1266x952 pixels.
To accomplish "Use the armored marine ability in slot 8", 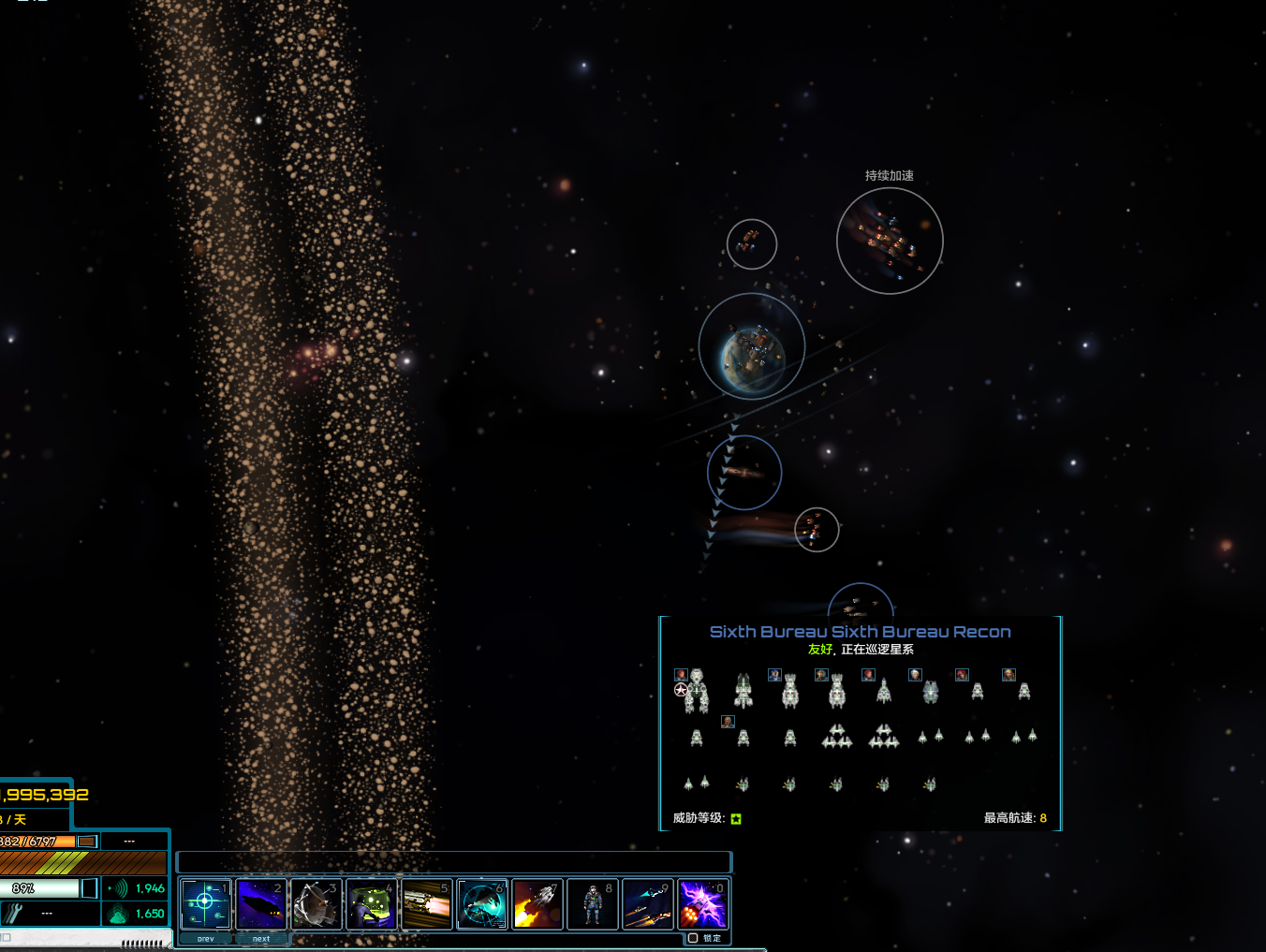I will coord(593,903).
